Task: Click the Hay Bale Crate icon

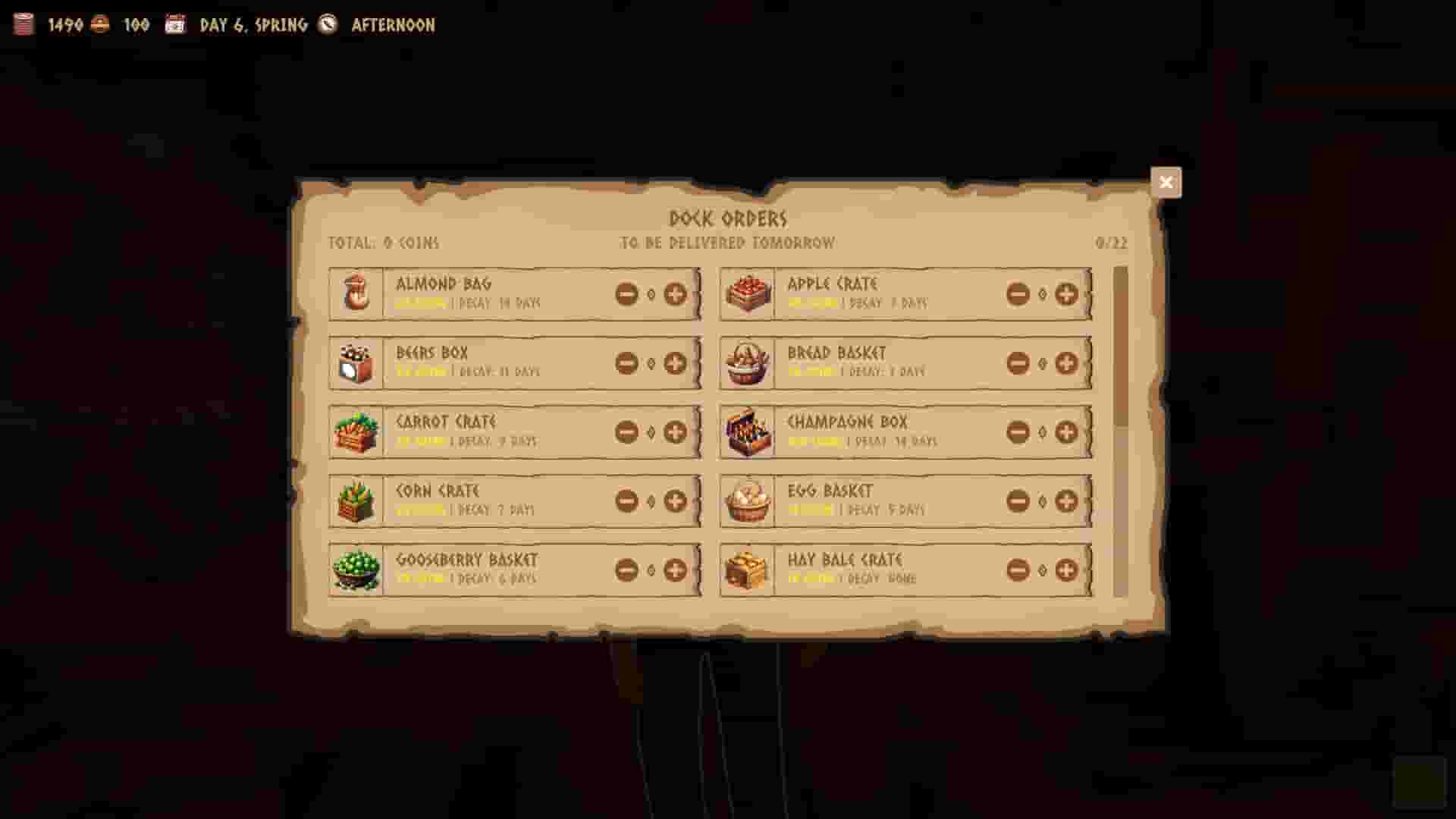Action: [x=748, y=570]
